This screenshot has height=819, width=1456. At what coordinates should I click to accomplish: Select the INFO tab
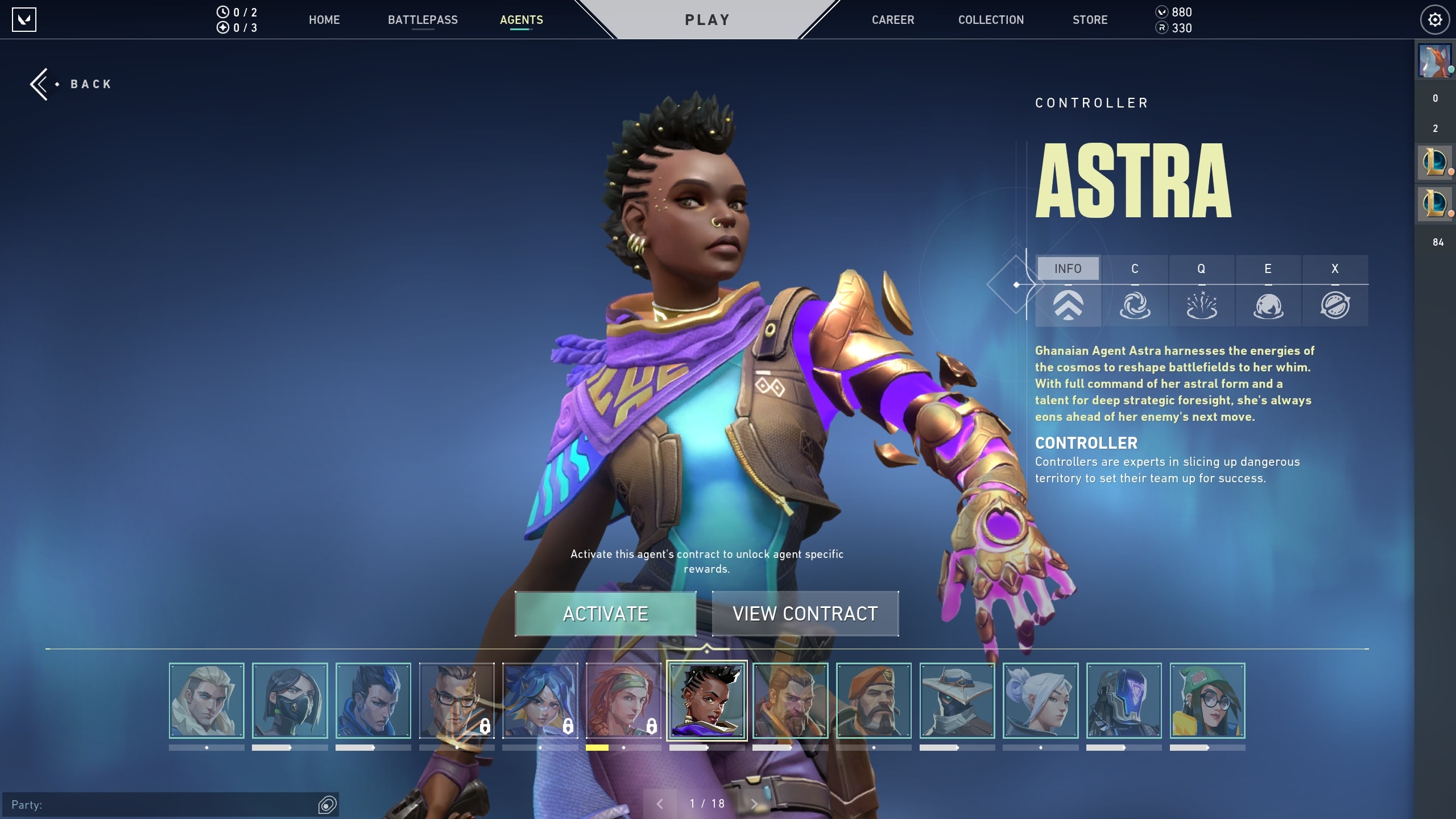click(1068, 268)
